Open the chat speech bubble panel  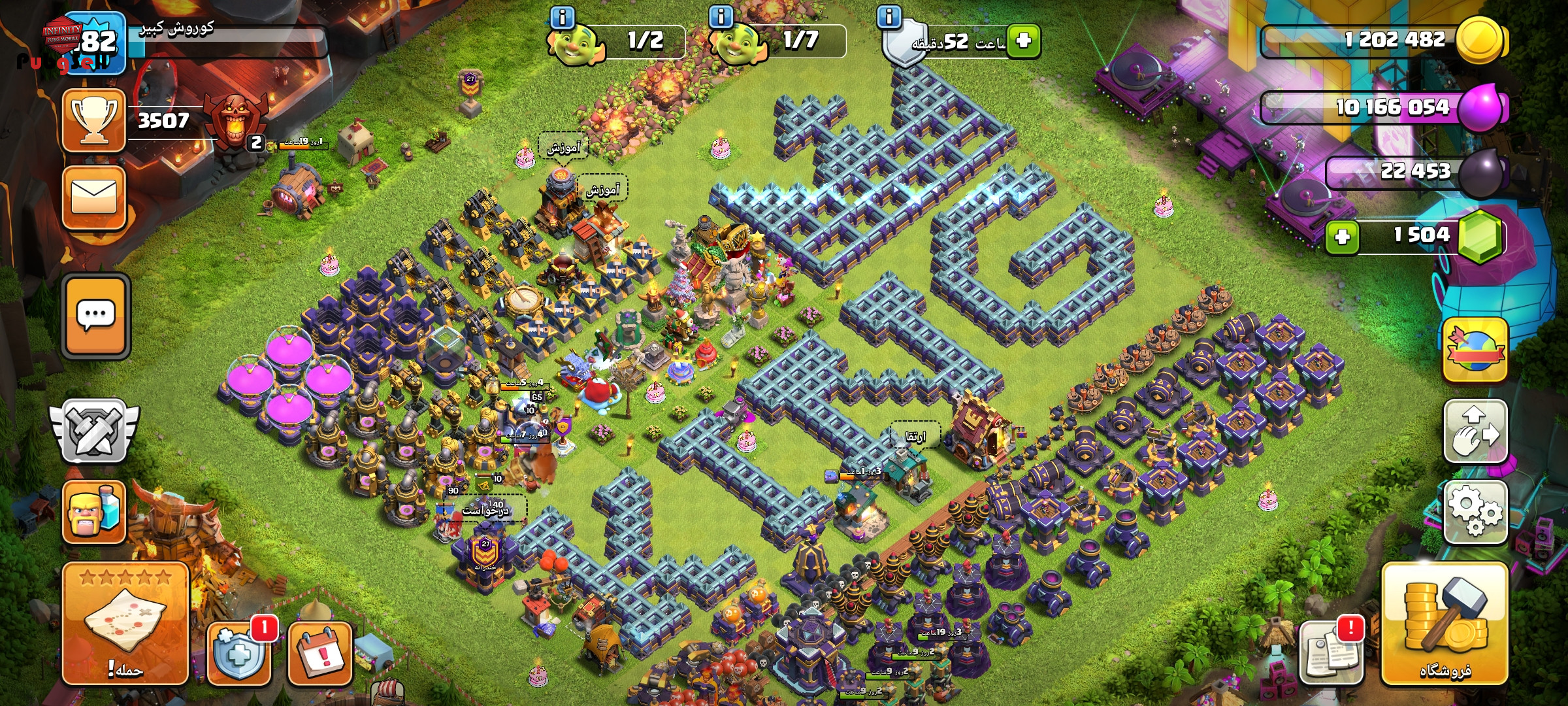pyautogui.click(x=96, y=316)
